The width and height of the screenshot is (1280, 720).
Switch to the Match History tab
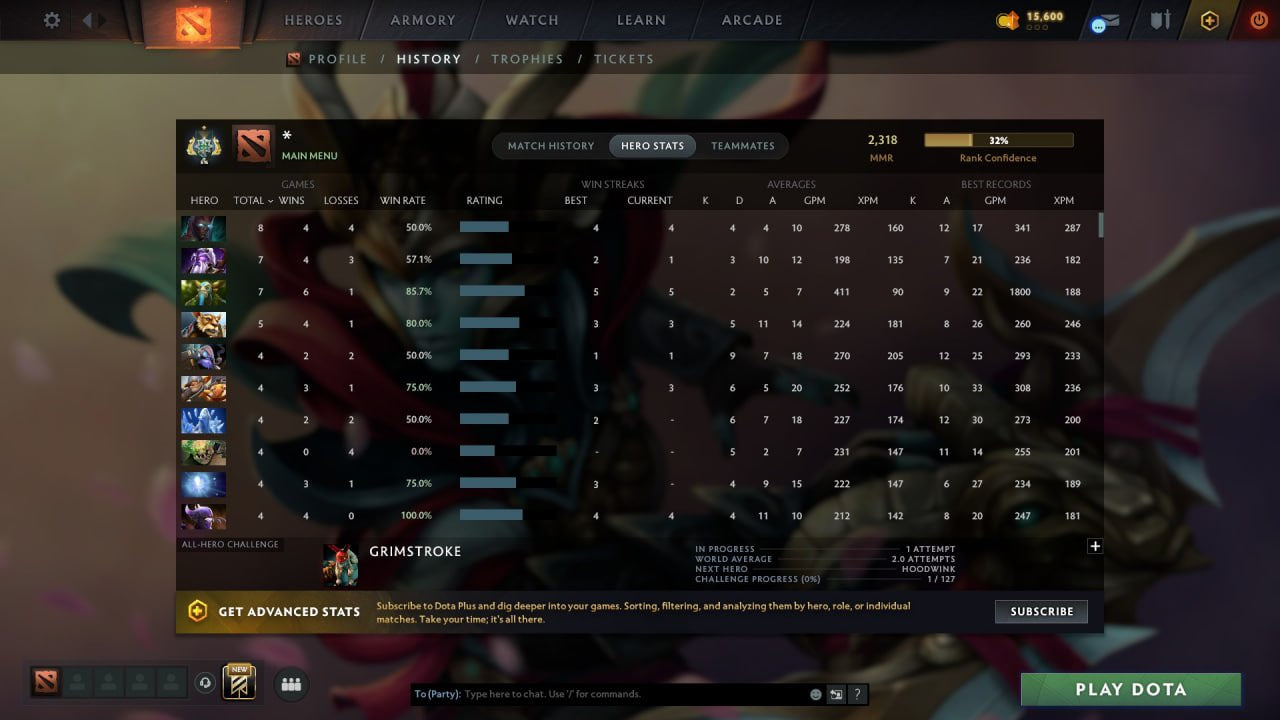click(x=549, y=145)
